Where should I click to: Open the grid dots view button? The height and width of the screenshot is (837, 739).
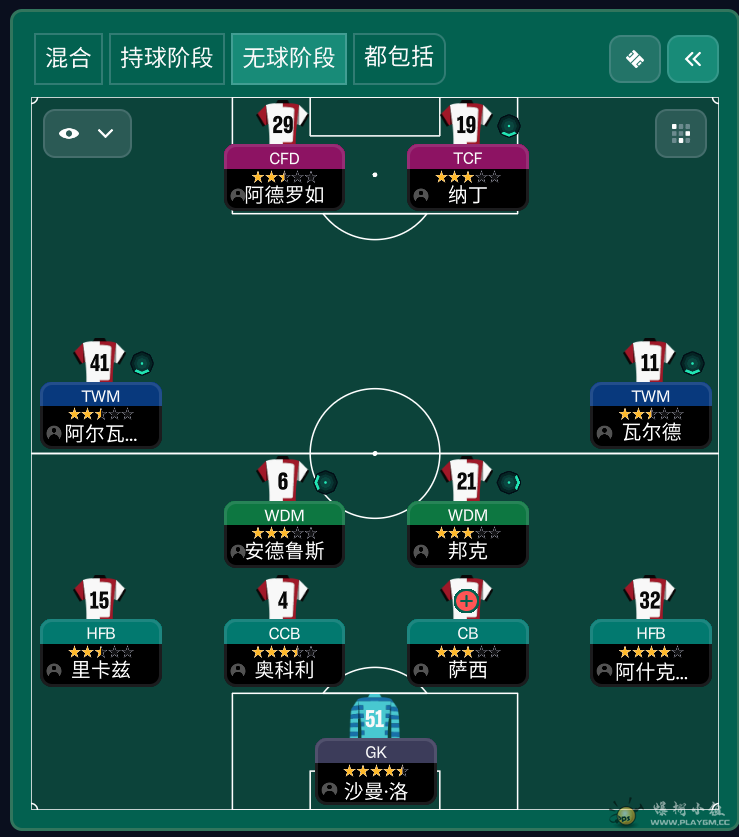click(681, 133)
